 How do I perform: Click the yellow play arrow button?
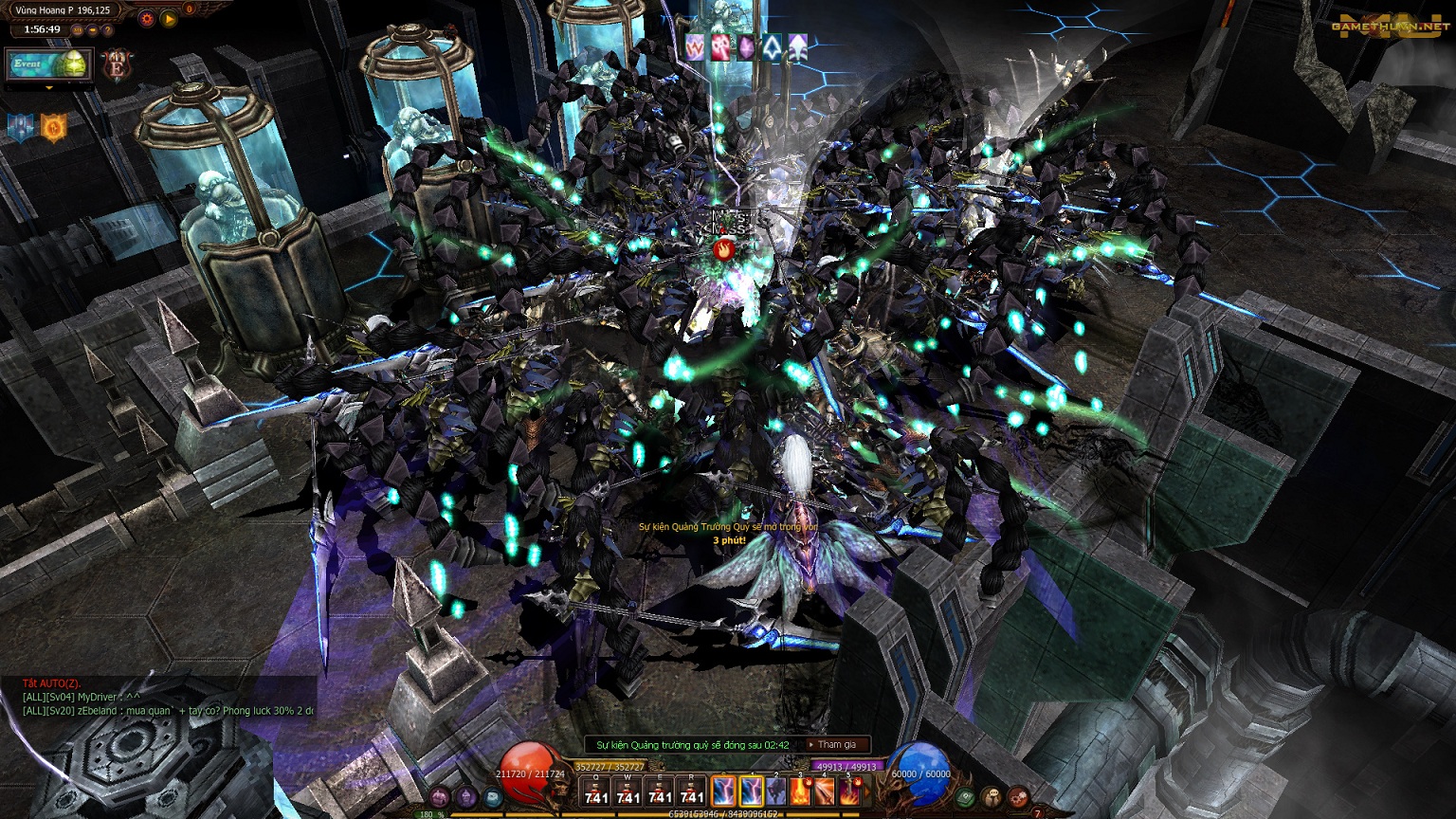pos(169,18)
